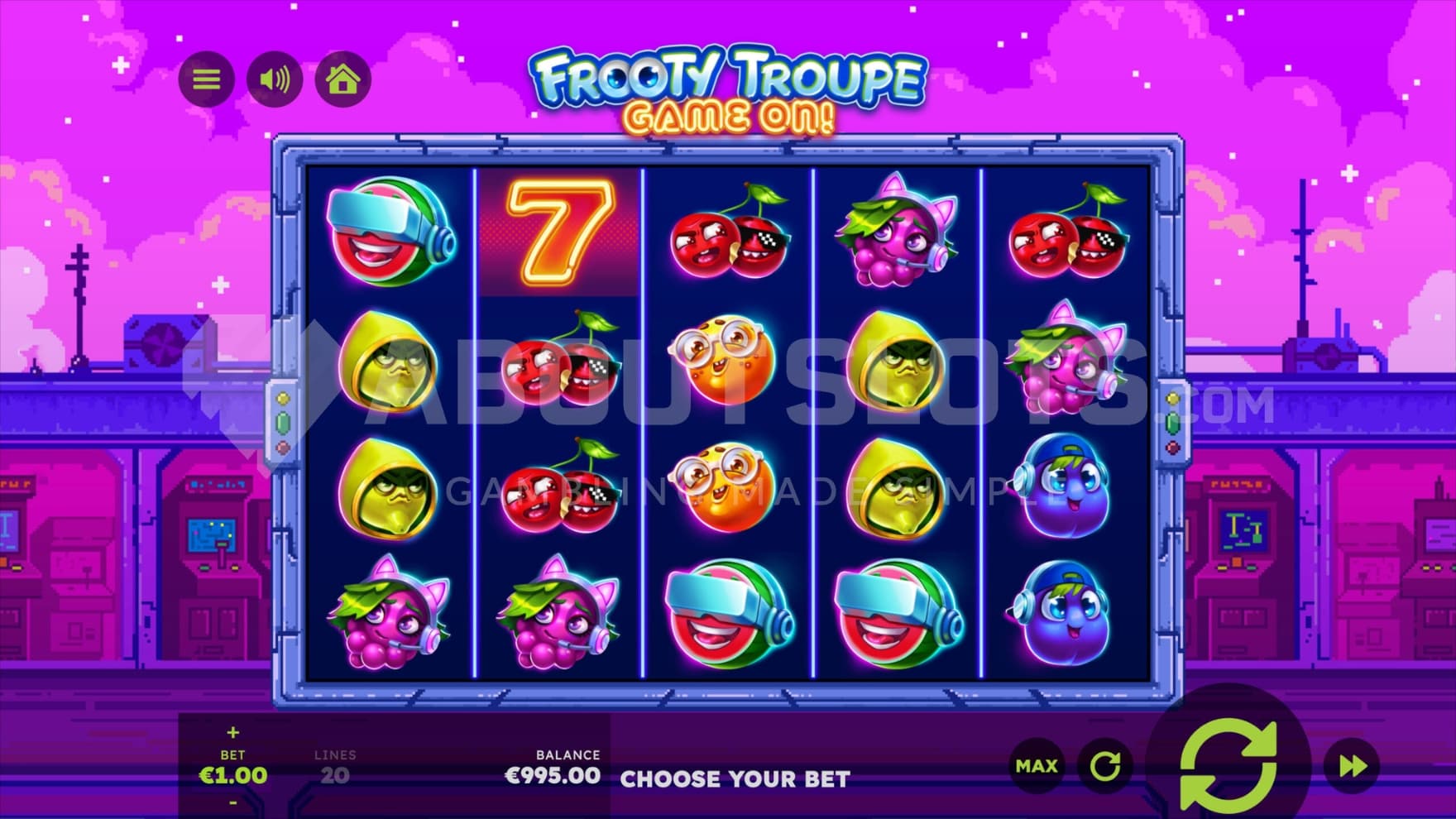Decrease the bet with the minus sign

tap(232, 802)
